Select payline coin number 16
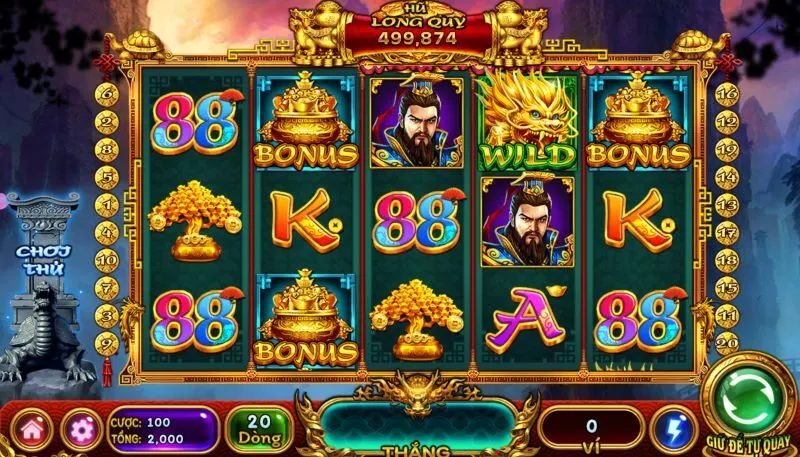Image resolution: width=800 pixels, height=457 pixels. (x=727, y=93)
